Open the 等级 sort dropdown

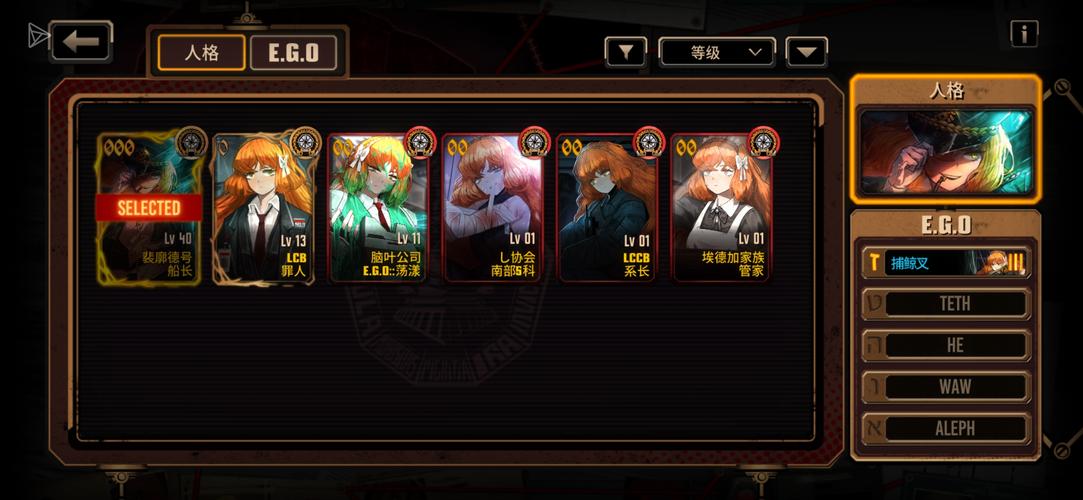pyautogui.click(x=717, y=52)
